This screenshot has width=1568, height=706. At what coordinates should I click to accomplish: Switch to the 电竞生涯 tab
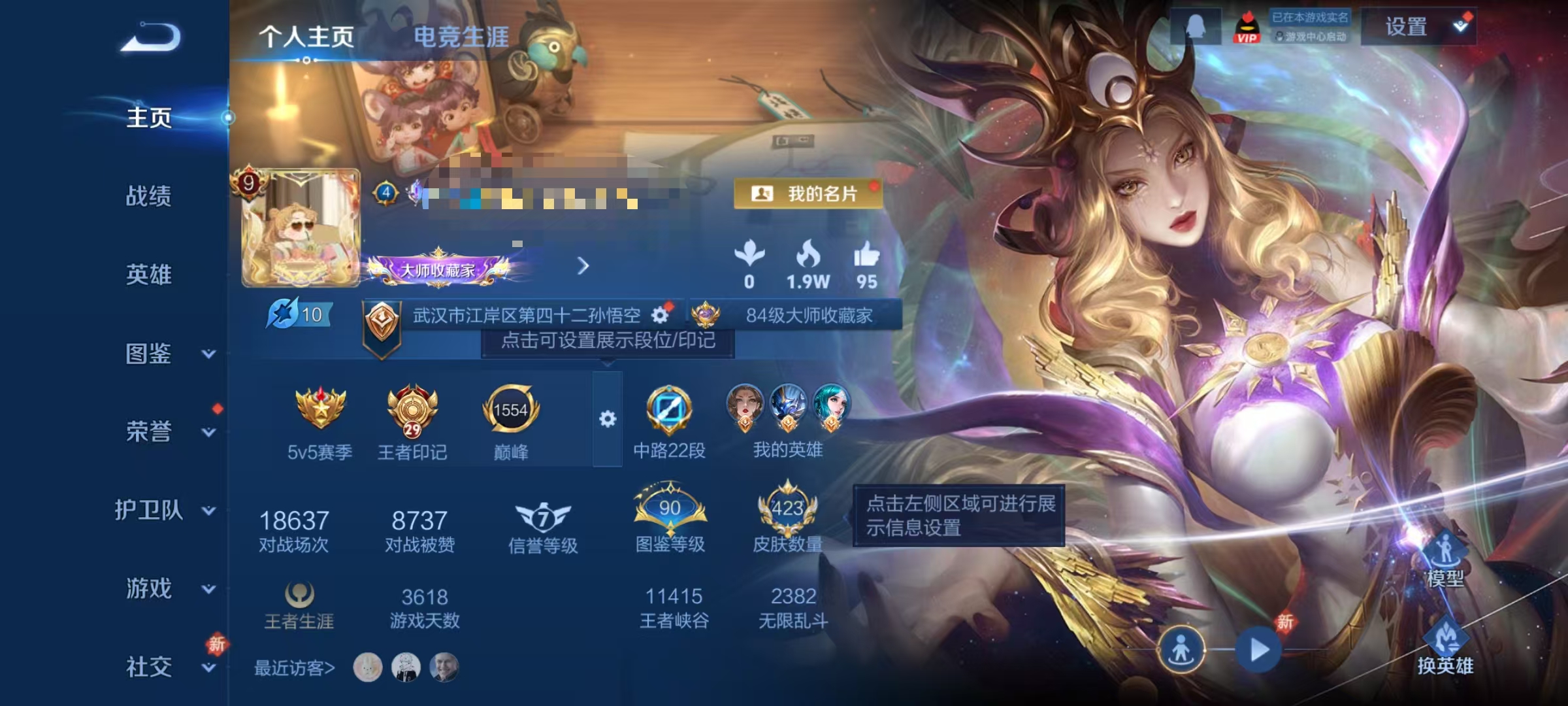461,37
